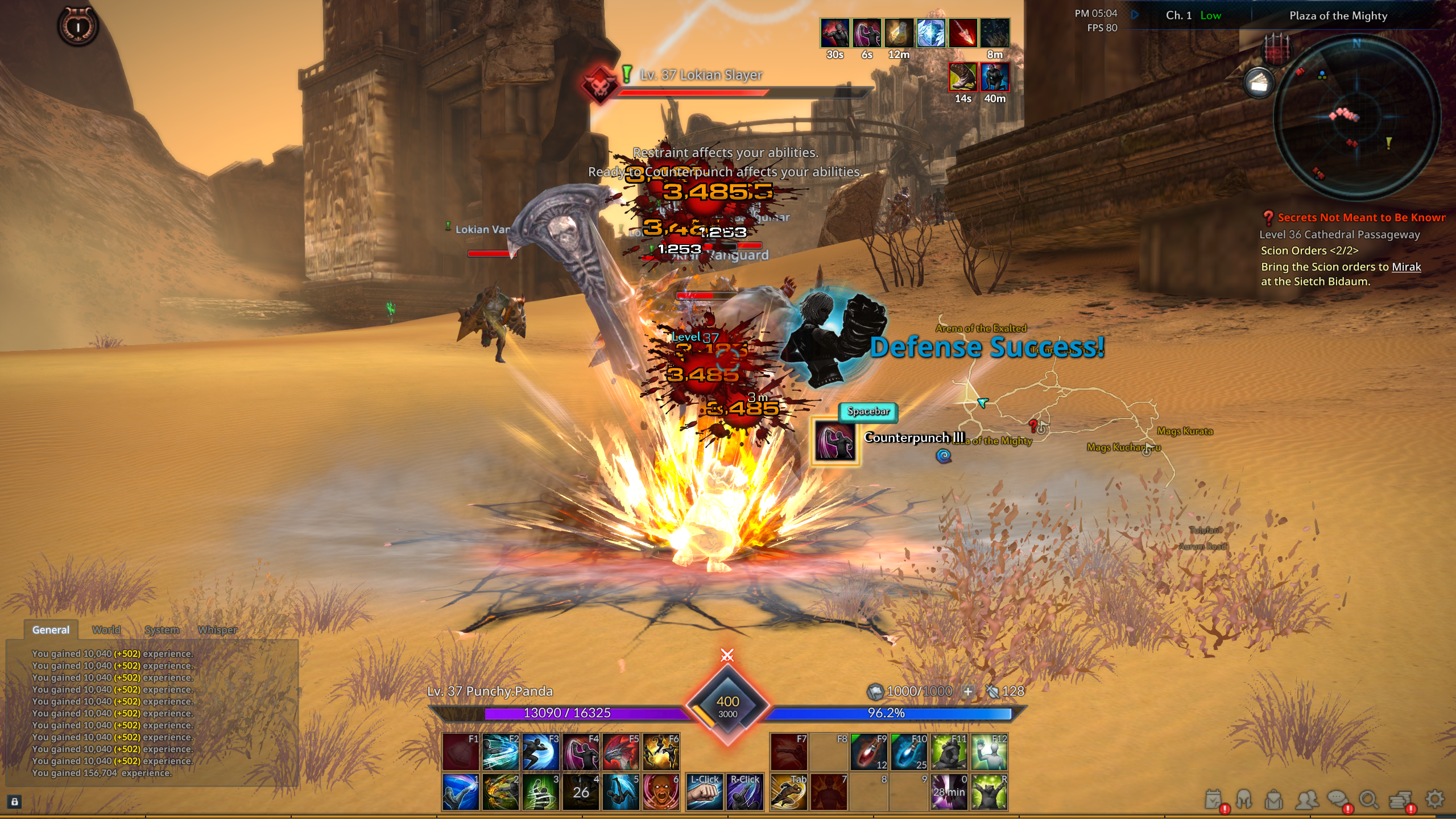The image size is (1456, 819).
Task: Open the settings gear menu
Action: click(1435, 799)
